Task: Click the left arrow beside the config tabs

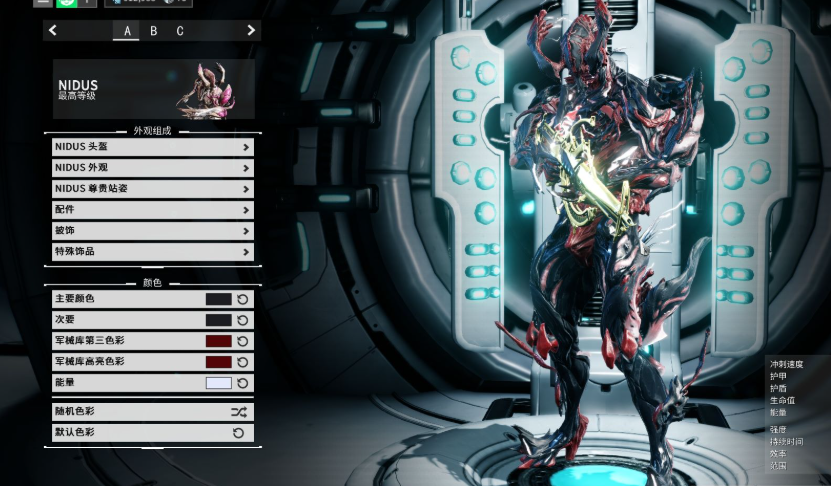Action: [x=53, y=31]
